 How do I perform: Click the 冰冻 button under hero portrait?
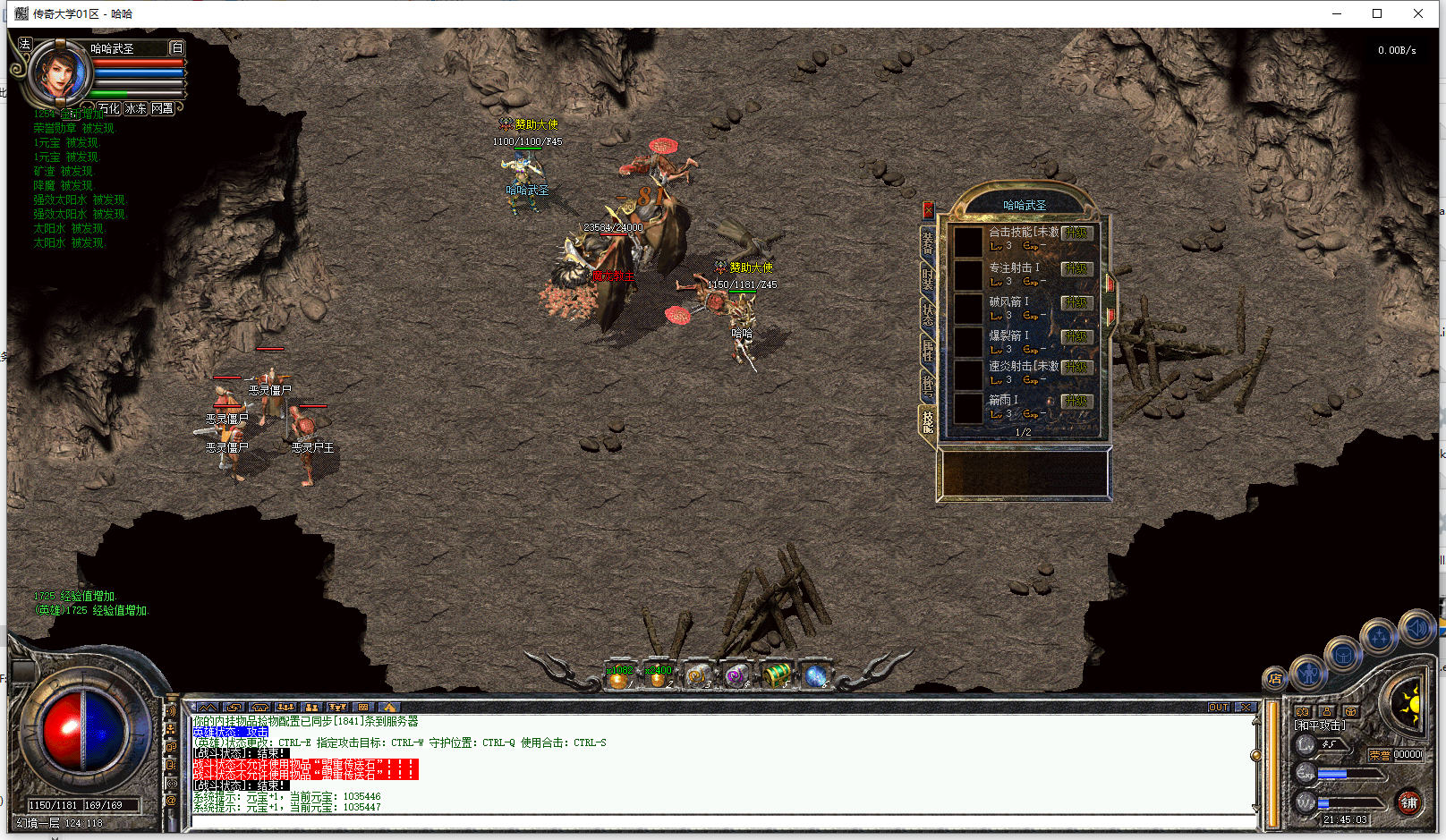pyautogui.click(x=135, y=108)
